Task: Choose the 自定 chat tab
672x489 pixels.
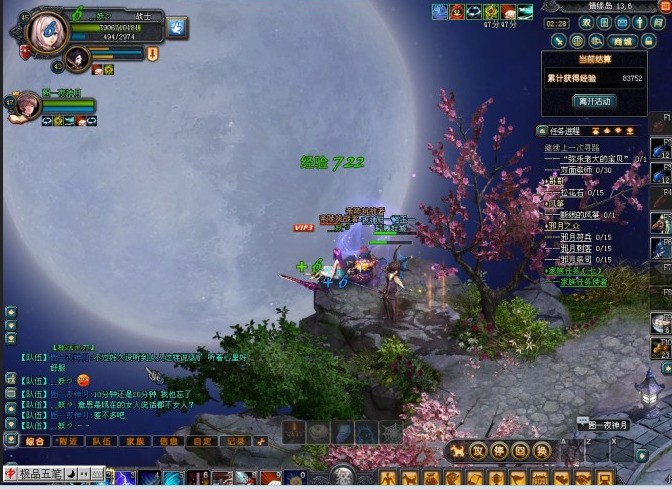Action: tap(202, 440)
